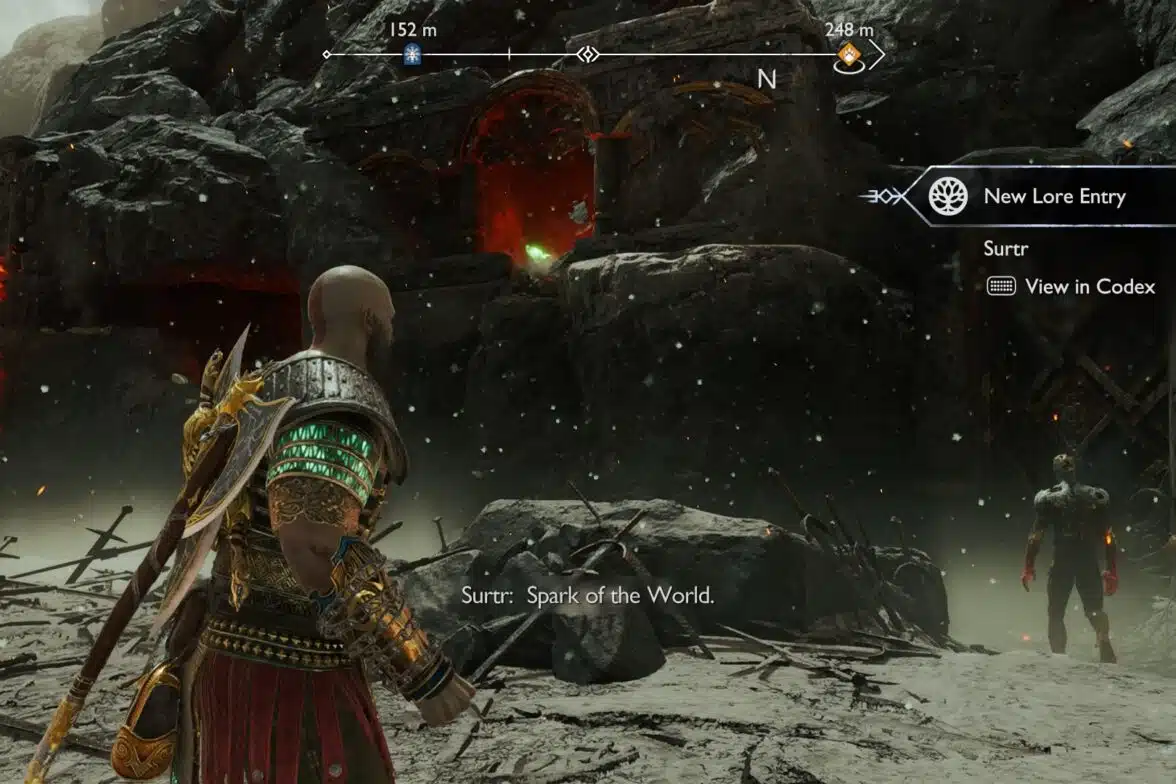Select the orange objective marker on the compass
The image size is (1176, 784).
click(848, 54)
